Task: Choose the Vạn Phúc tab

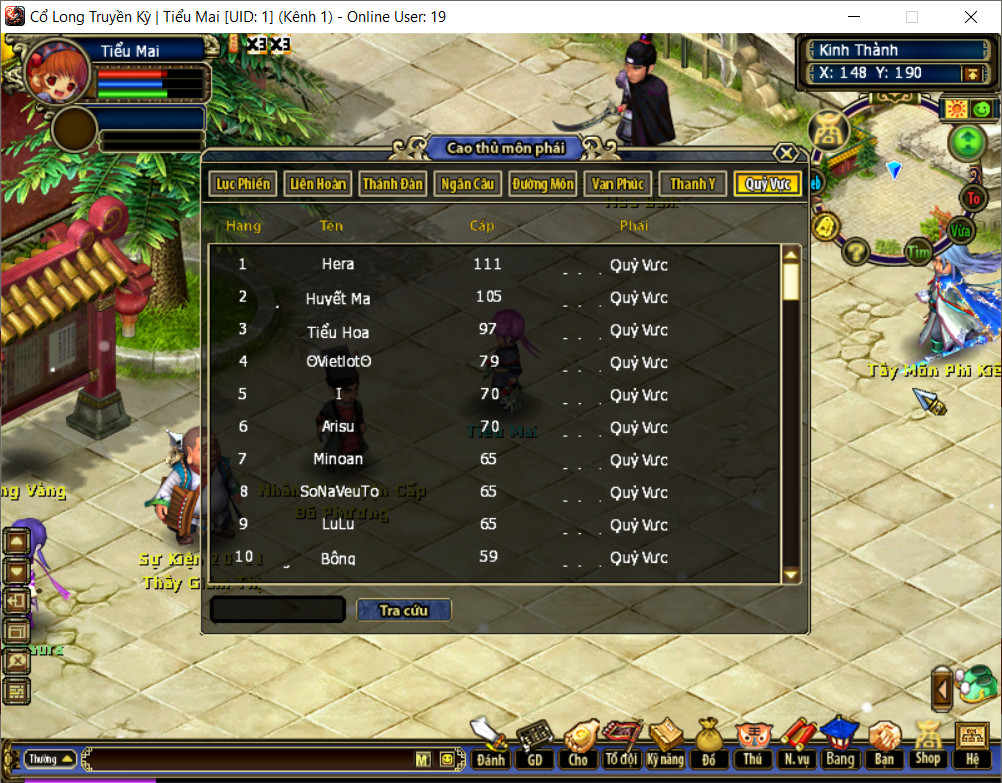Action: click(x=617, y=184)
